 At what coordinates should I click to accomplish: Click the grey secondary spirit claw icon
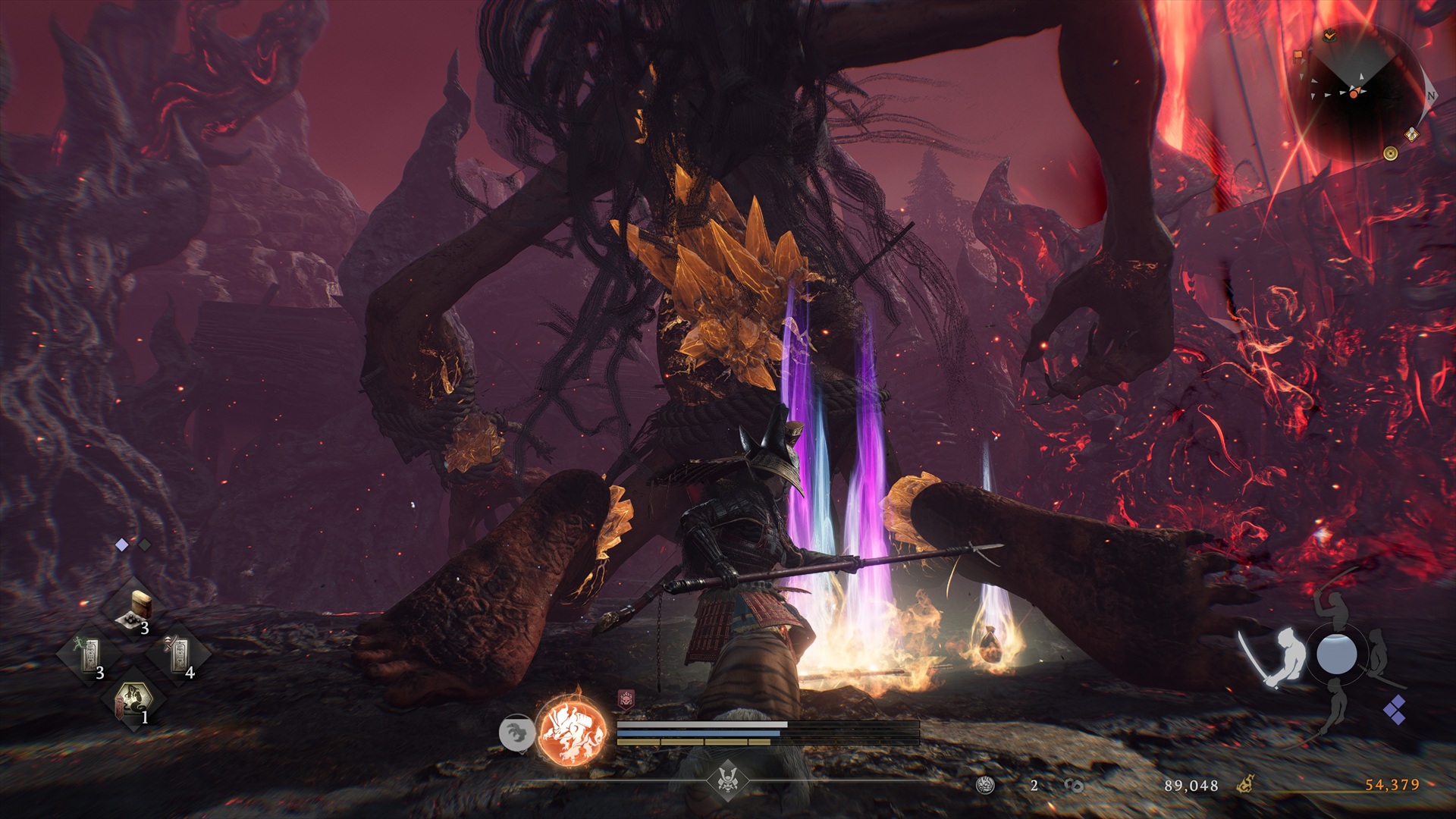516,733
